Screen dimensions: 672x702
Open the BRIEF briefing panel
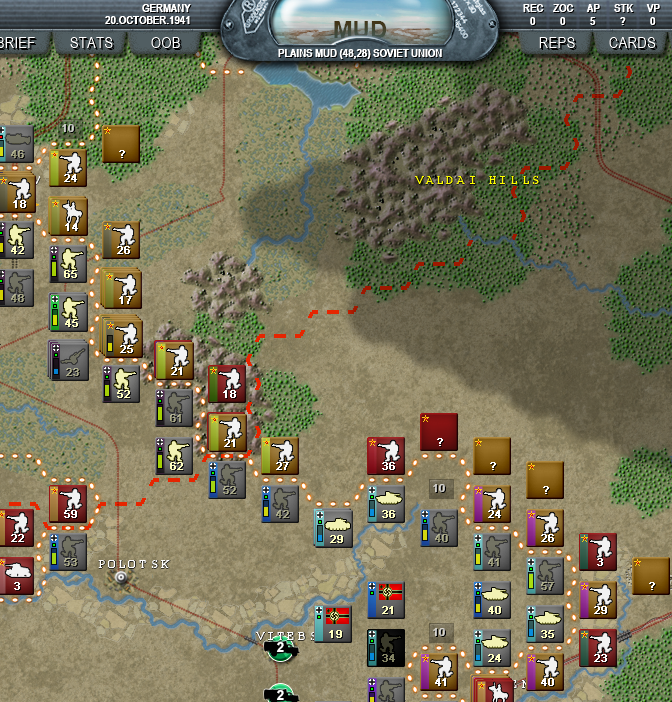pyautogui.click(x=18, y=43)
